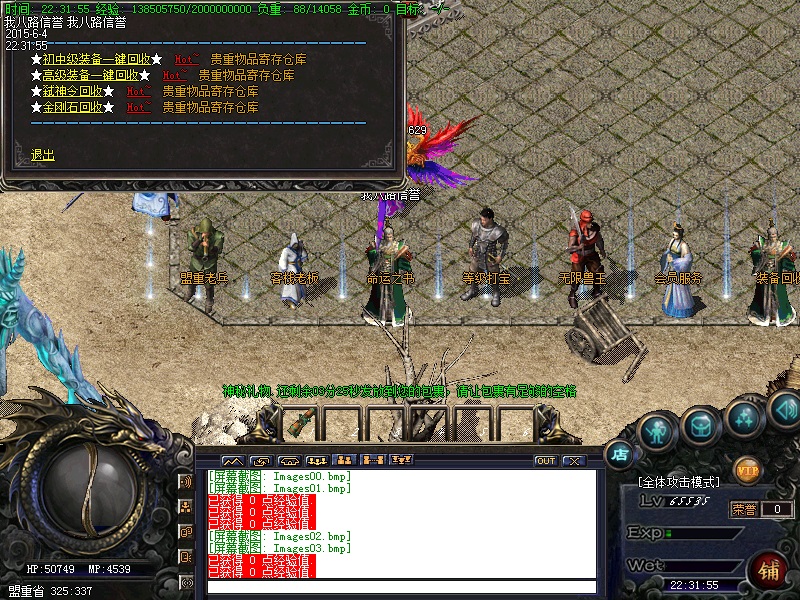Open the bag cube icon
The image size is (800, 600).
pyautogui.click(x=700, y=427)
